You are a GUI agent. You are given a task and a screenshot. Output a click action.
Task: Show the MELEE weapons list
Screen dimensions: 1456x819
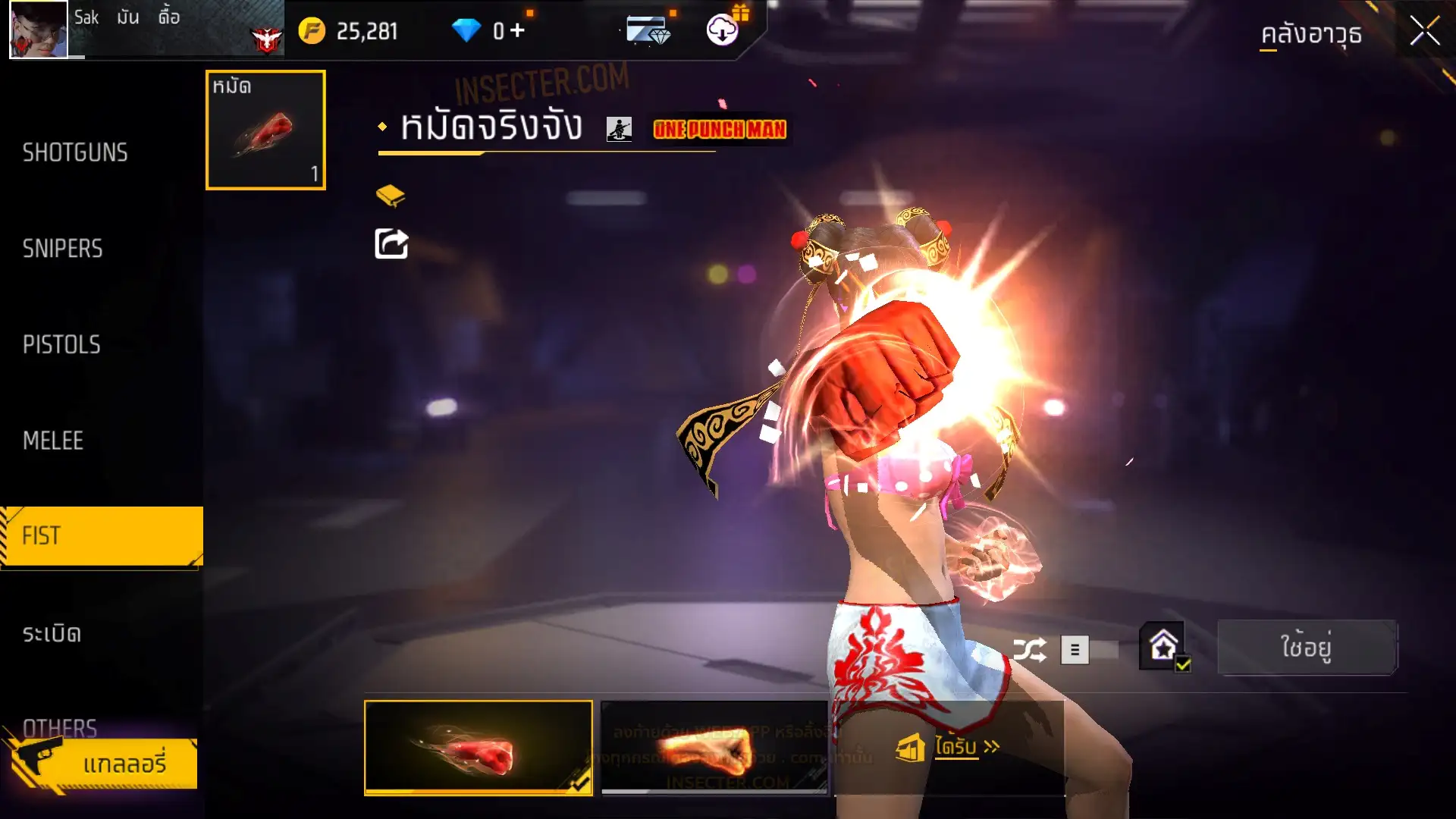(53, 441)
